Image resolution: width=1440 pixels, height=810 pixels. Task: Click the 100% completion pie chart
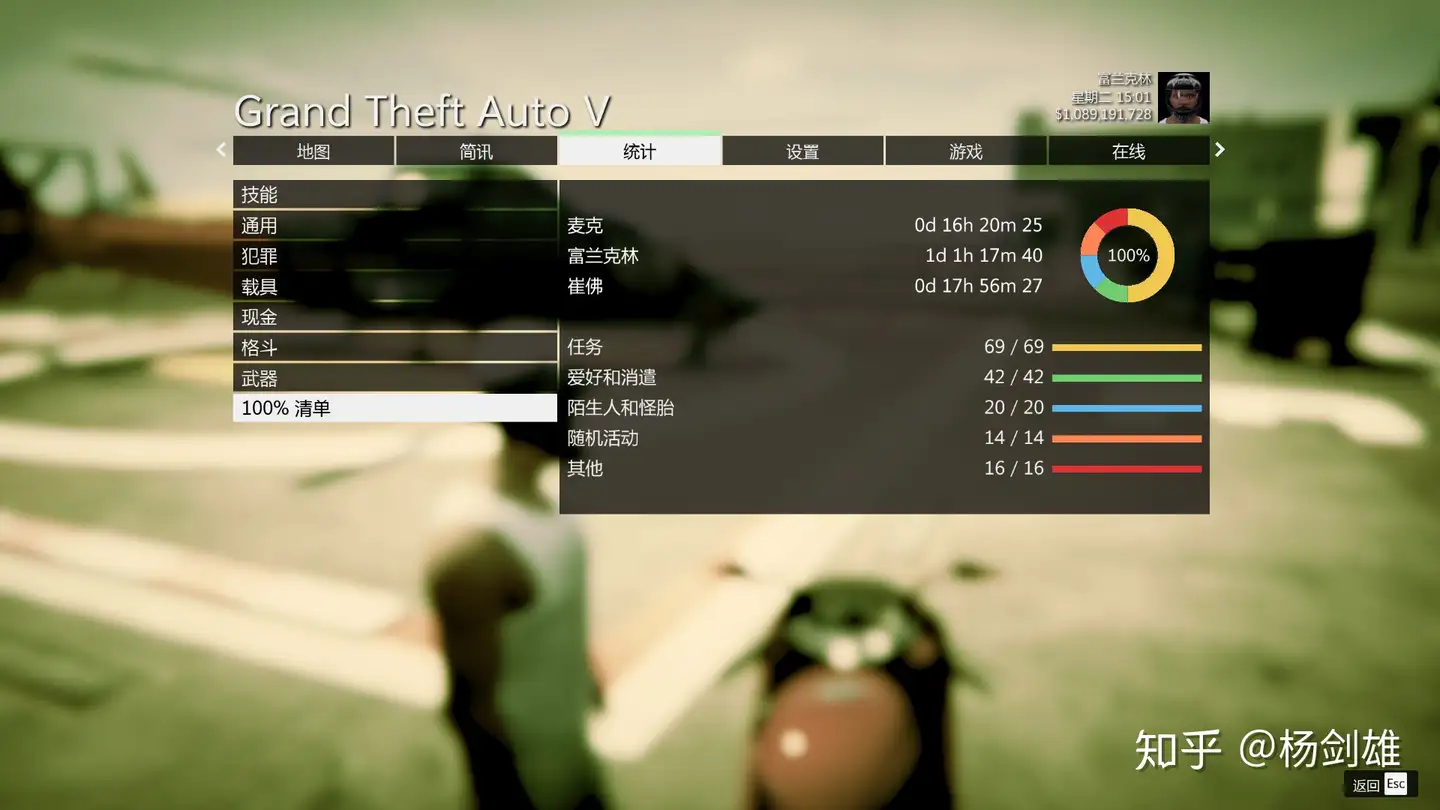tap(1127, 256)
